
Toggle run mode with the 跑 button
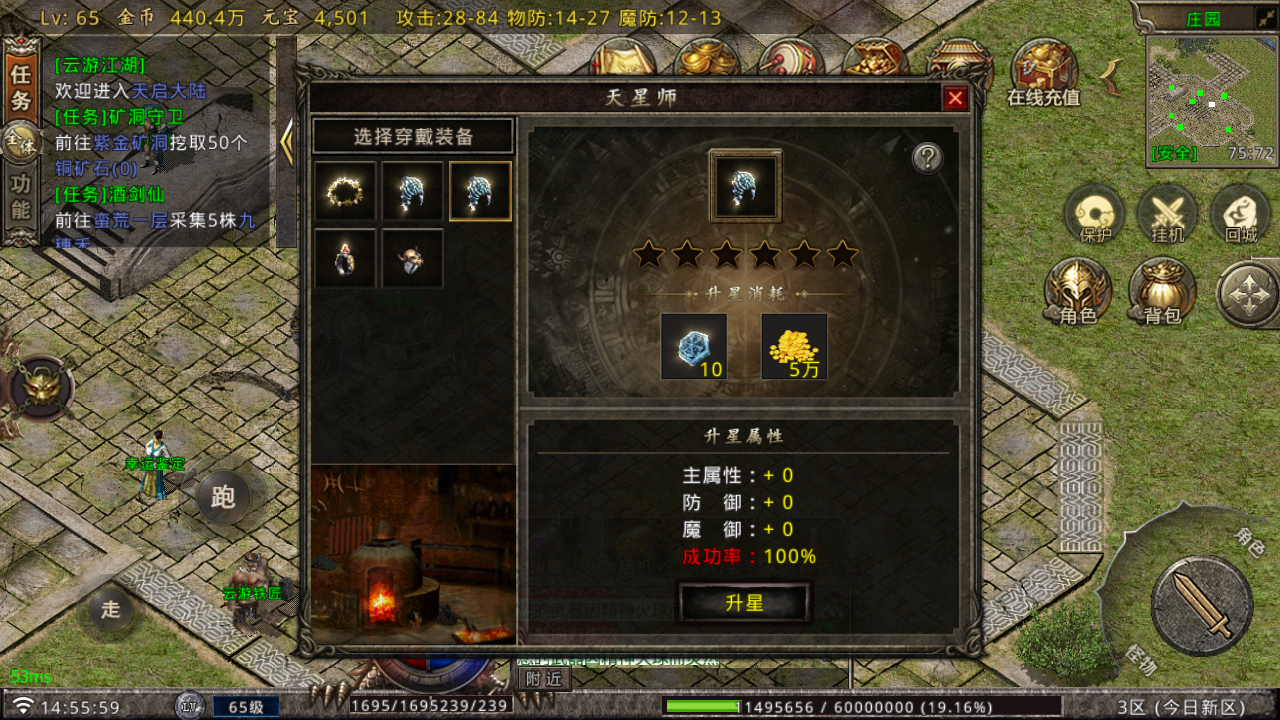(222, 498)
